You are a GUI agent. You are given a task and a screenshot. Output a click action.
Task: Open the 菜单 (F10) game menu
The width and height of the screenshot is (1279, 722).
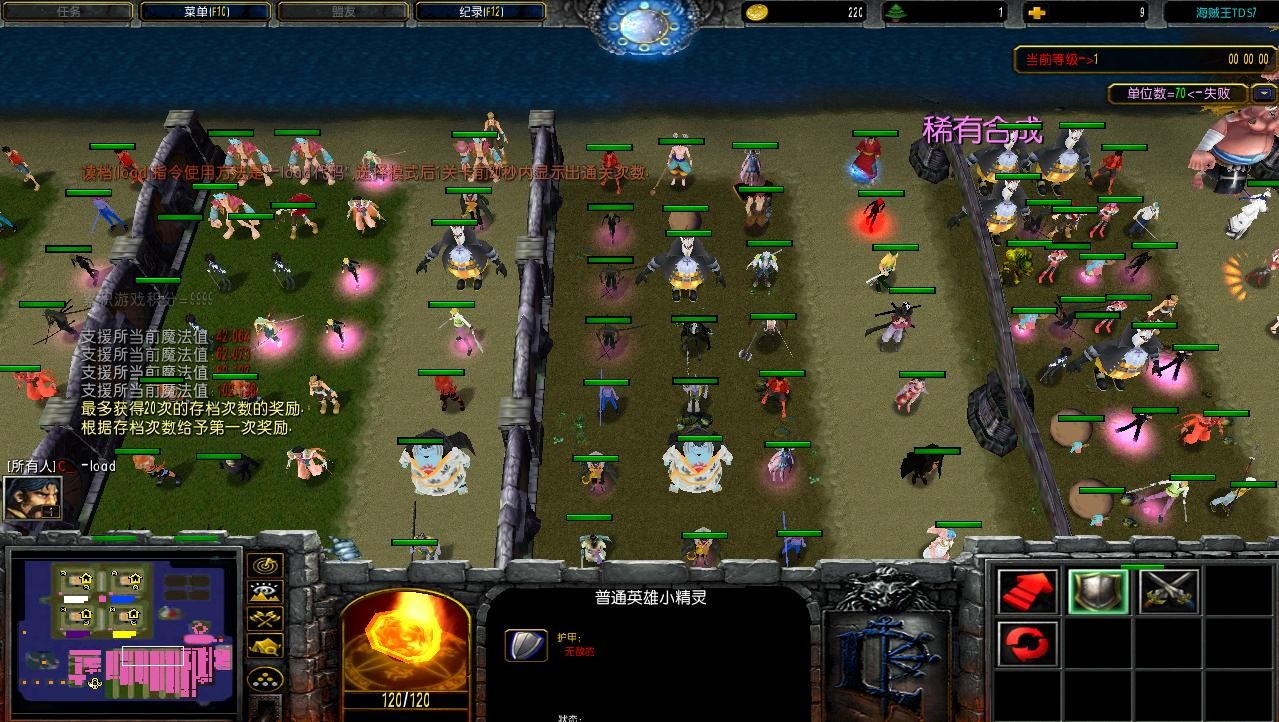pyautogui.click(x=205, y=12)
